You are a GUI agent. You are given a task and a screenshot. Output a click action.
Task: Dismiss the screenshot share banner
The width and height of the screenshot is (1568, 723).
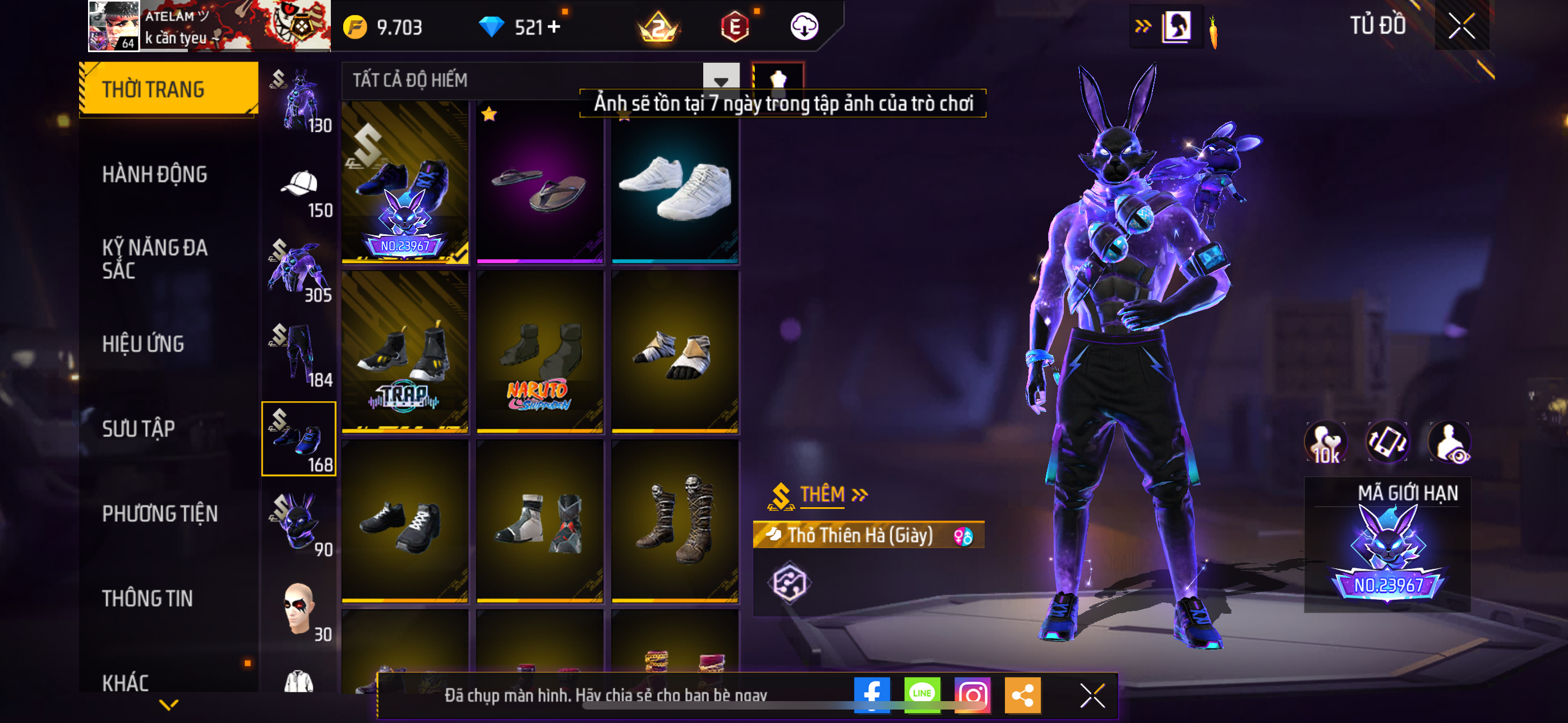tap(1092, 695)
